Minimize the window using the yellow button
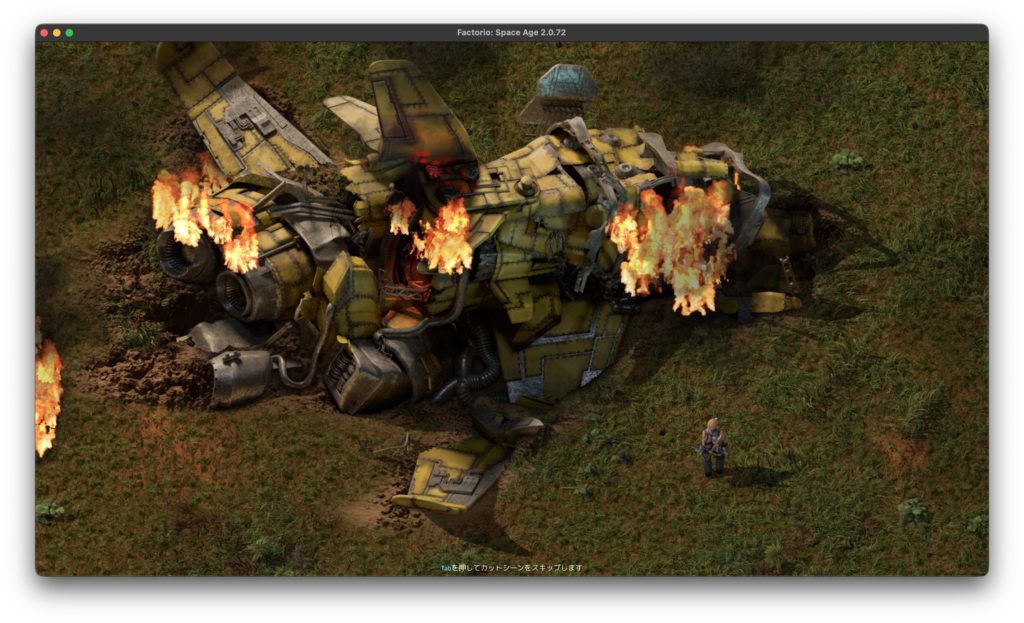Image resolution: width=1024 pixels, height=623 pixels. click(57, 33)
